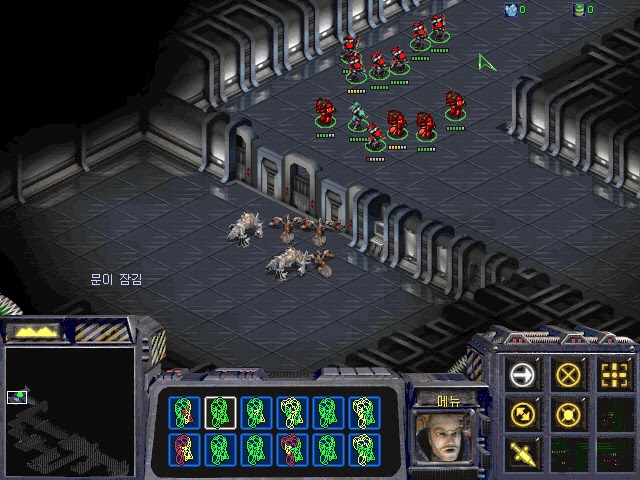Select the Attack command crosshair icon
This screenshot has width=640, height=480.
pyautogui.click(x=615, y=375)
